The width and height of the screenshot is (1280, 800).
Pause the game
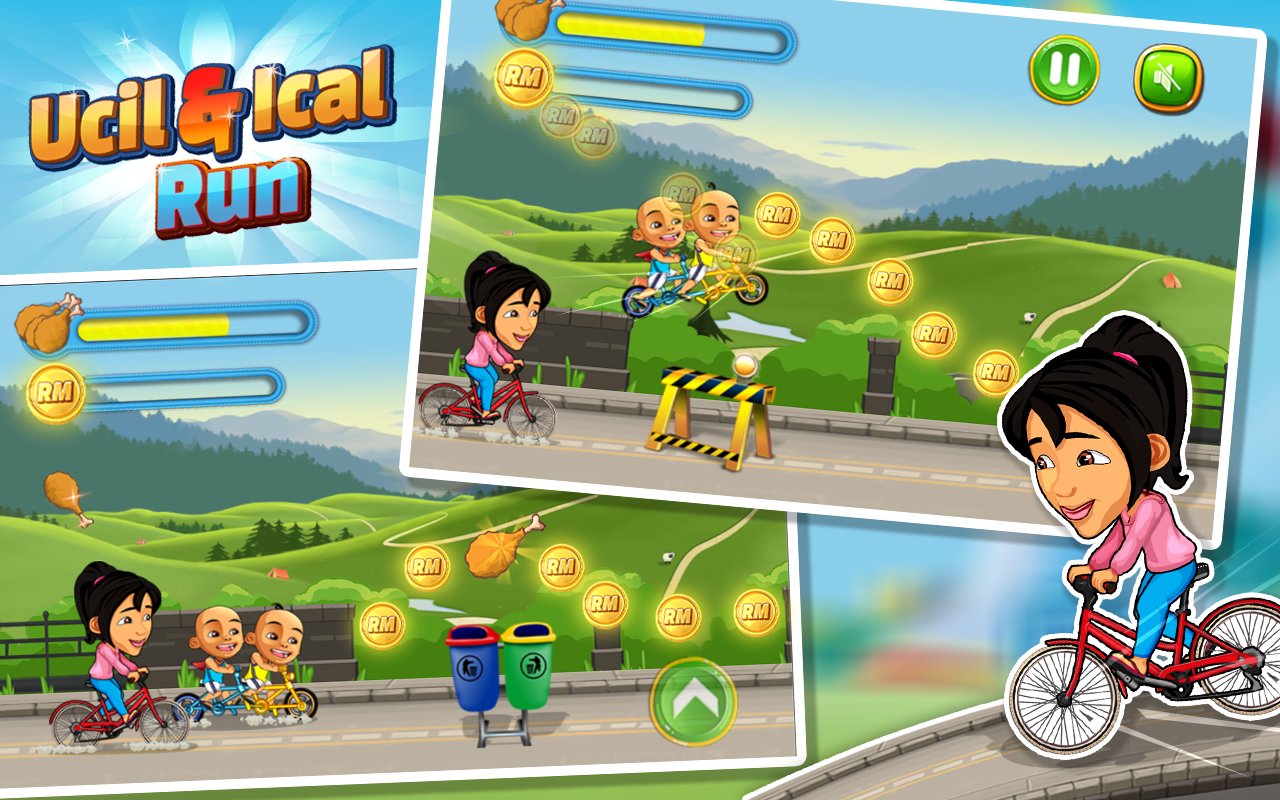click(1066, 67)
